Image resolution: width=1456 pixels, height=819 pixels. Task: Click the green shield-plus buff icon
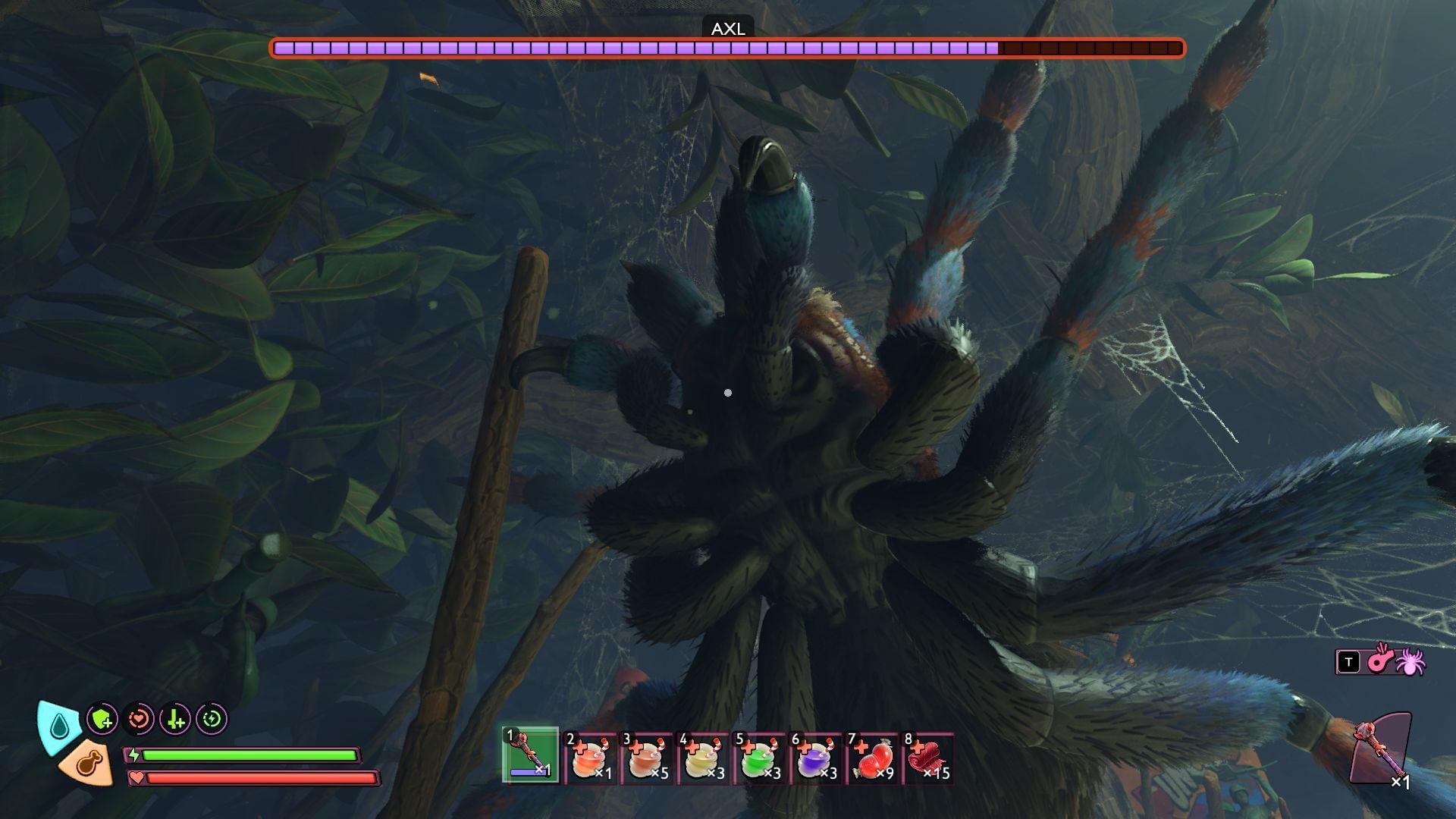[x=102, y=719]
